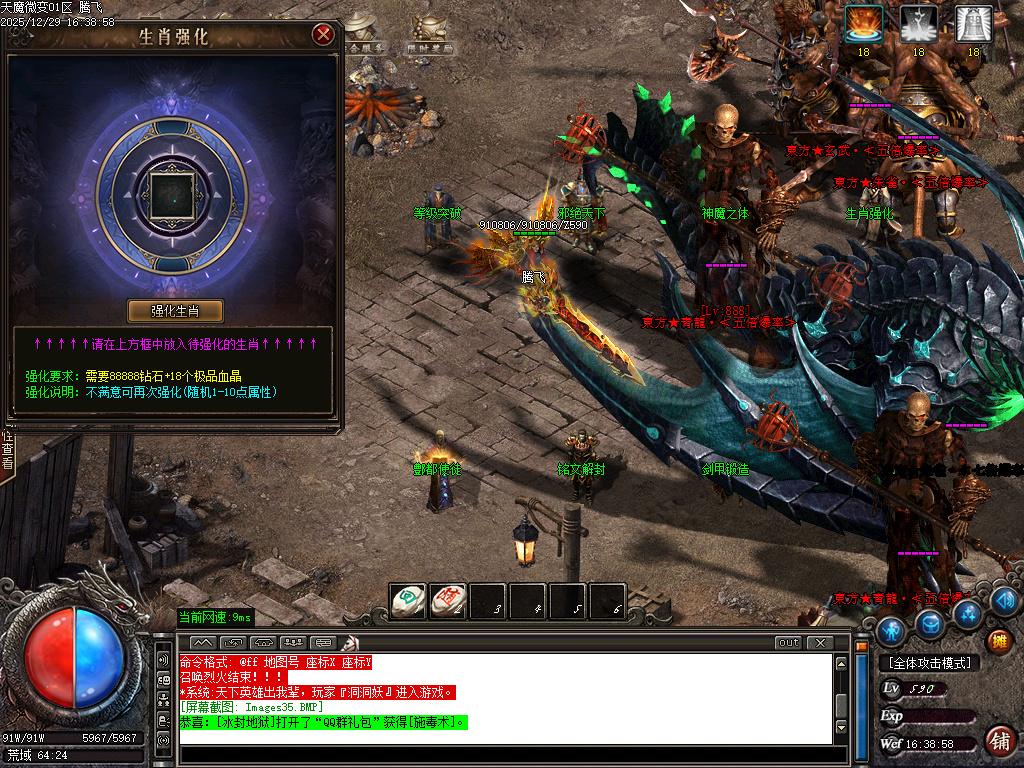1024x768 pixels.
Task: Open the 查看 side tab on the left edge
Action: tap(7, 451)
